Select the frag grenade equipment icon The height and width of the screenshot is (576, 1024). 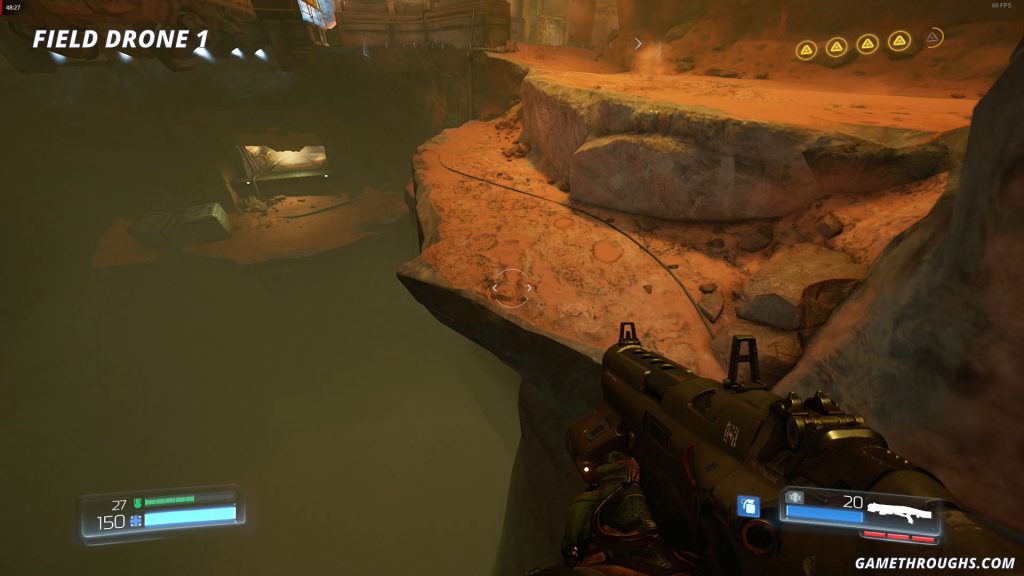tap(748, 507)
